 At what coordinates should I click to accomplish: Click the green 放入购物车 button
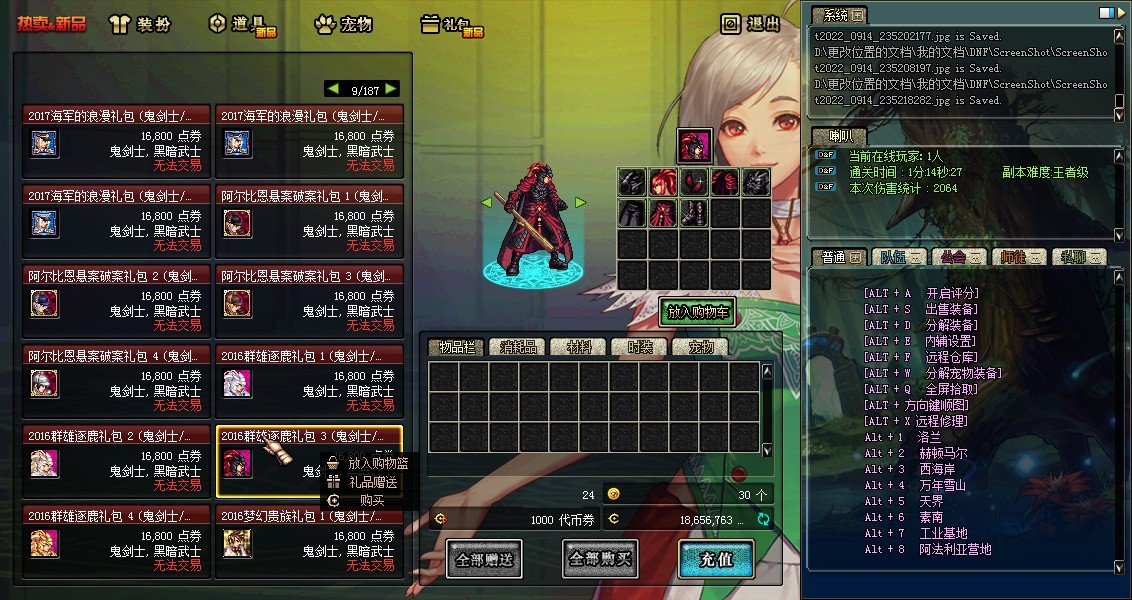(697, 312)
